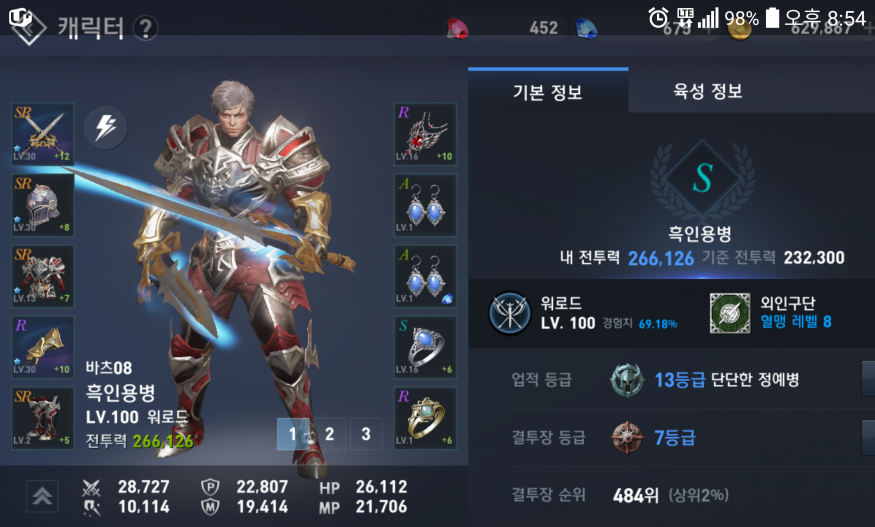Select the SR boots equipment slot

pos(42,417)
